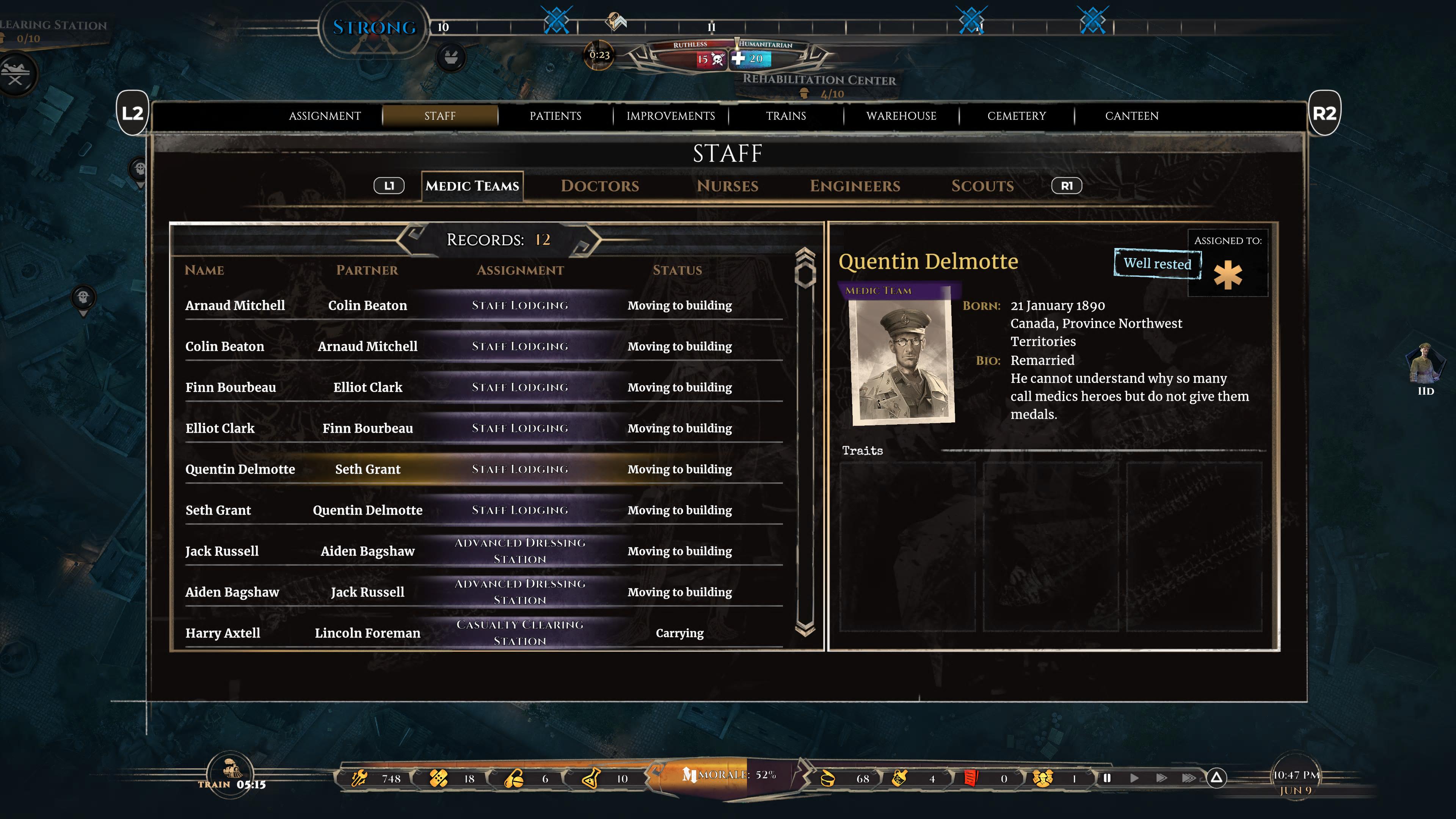The height and width of the screenshot is (819, 1456).
Task: Select Jack Russell's staff record
Action: tap(221, 552)
